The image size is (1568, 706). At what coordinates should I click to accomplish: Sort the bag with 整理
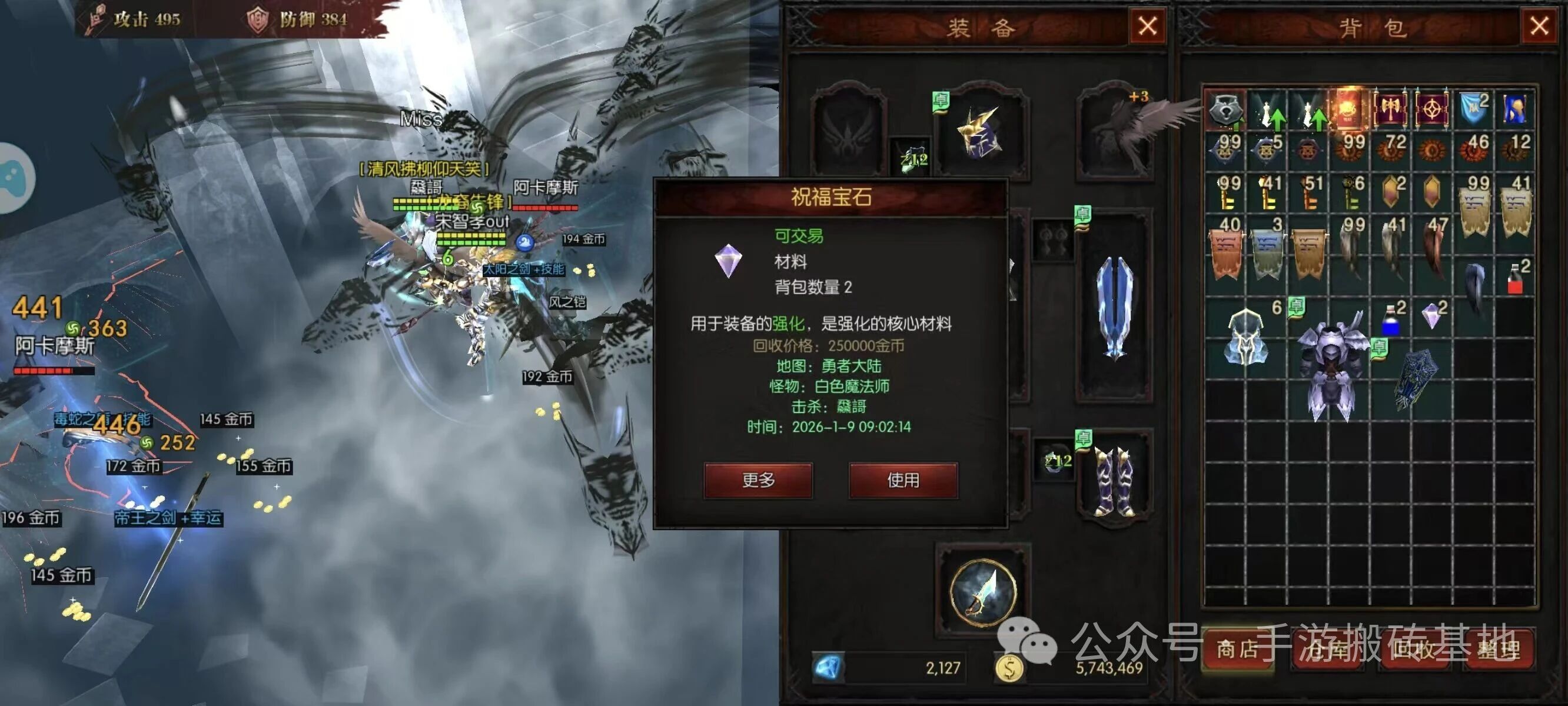coord(1499,650)
